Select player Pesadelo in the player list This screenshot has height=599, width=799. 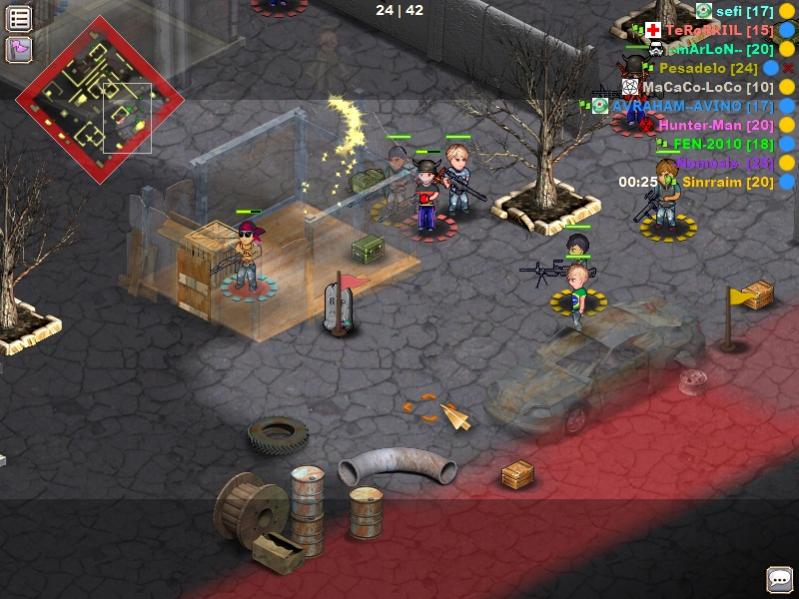[x=708, y=68]
